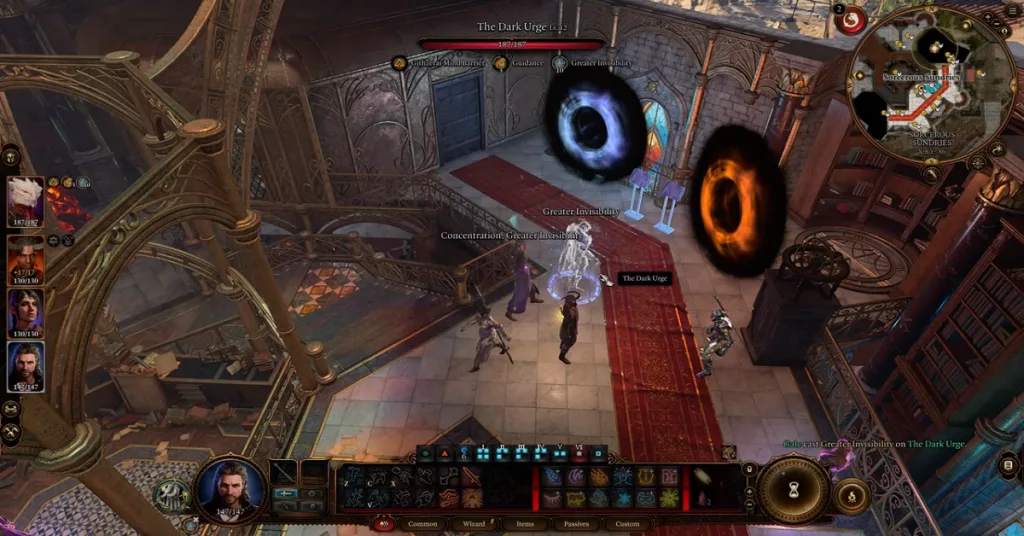Open the campfire rest button
Screen dimensions: 1024x536
tap(851, 495)
